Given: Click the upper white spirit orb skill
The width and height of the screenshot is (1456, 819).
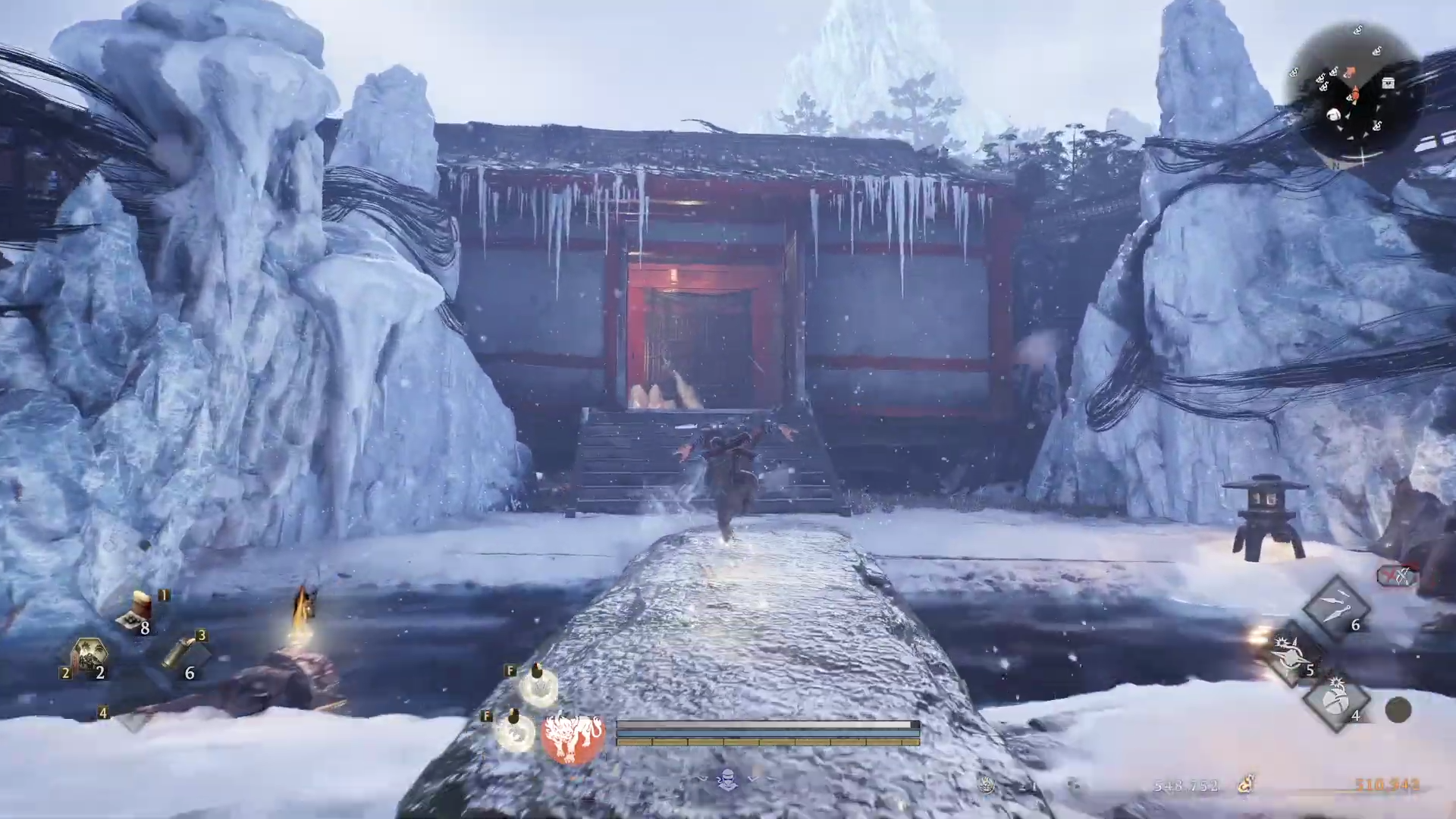Looking at the screenshot, I should pos(538,686).
